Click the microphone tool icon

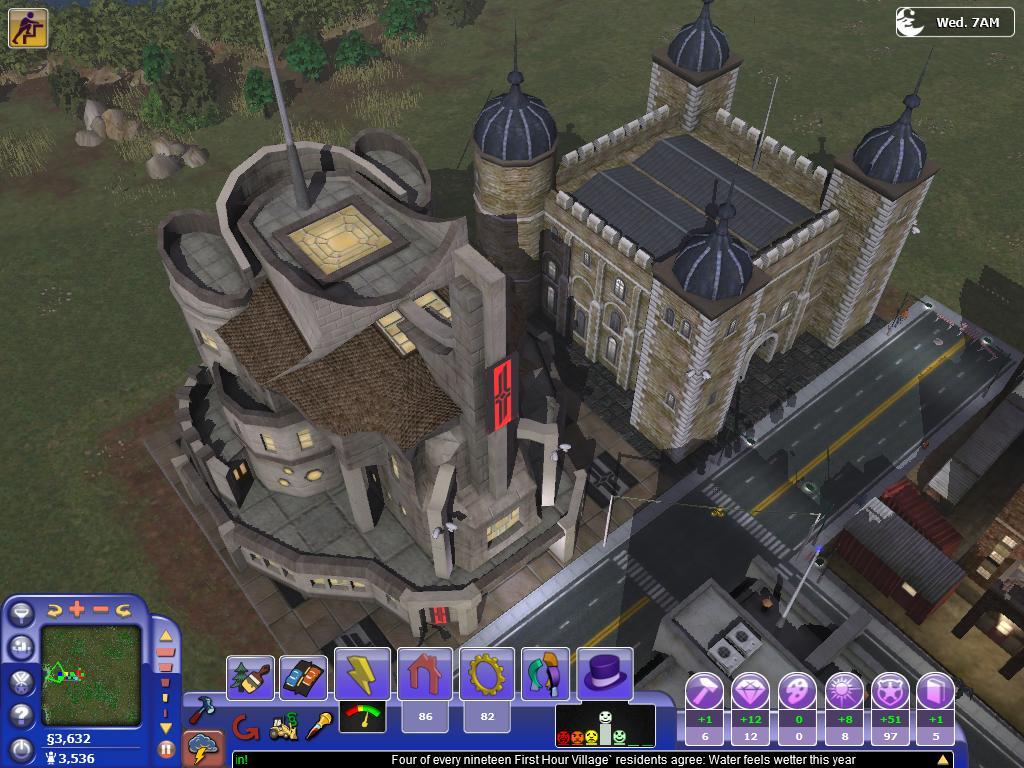coord(319,725)
